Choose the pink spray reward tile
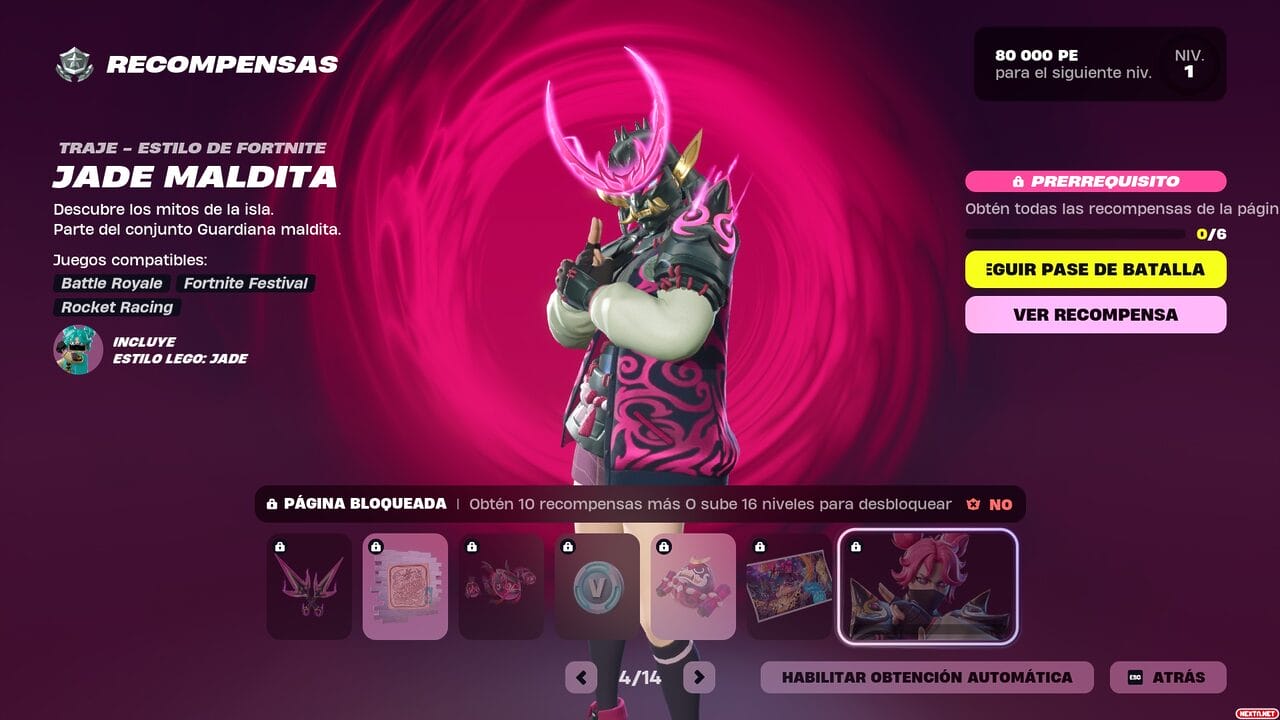 point(405,586)
